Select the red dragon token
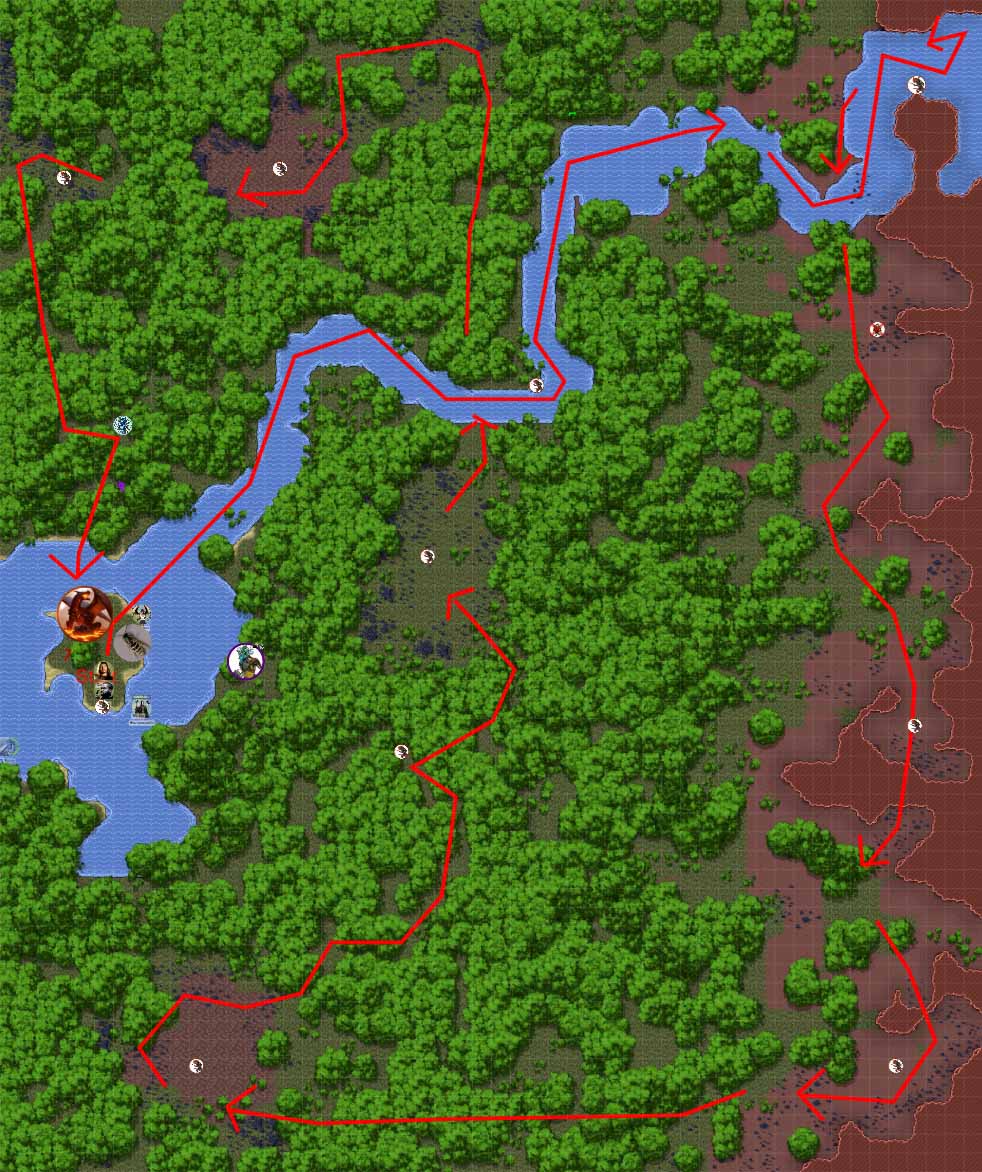982x1172 pixels. coord(84,615)
